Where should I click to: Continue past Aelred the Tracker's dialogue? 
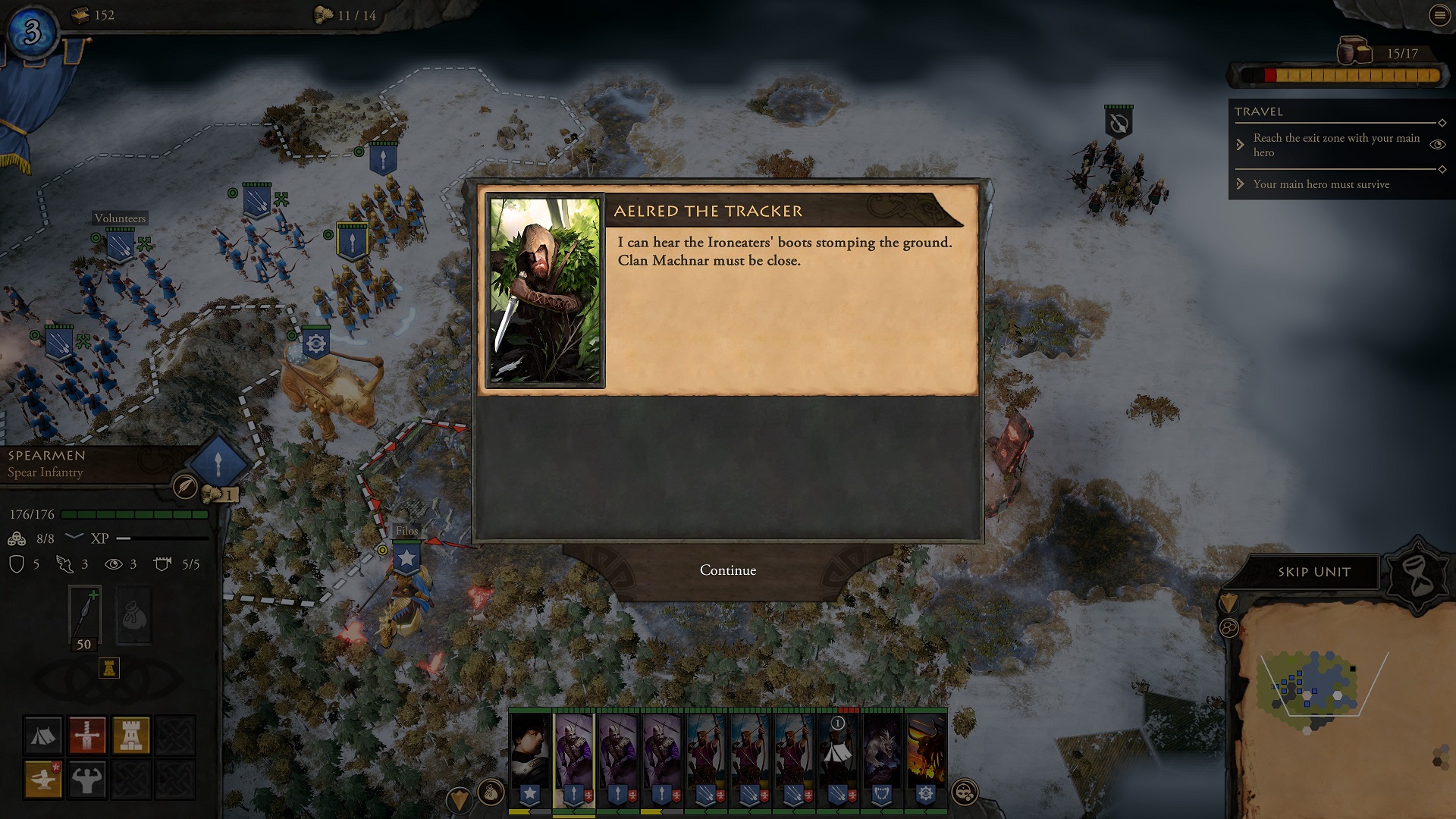(x=727, y=570)
